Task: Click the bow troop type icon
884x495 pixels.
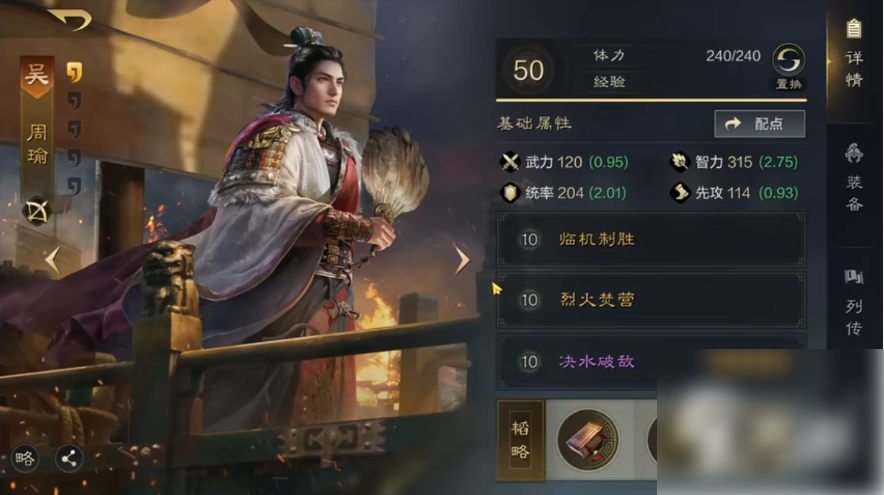Action: coord(37,211)
